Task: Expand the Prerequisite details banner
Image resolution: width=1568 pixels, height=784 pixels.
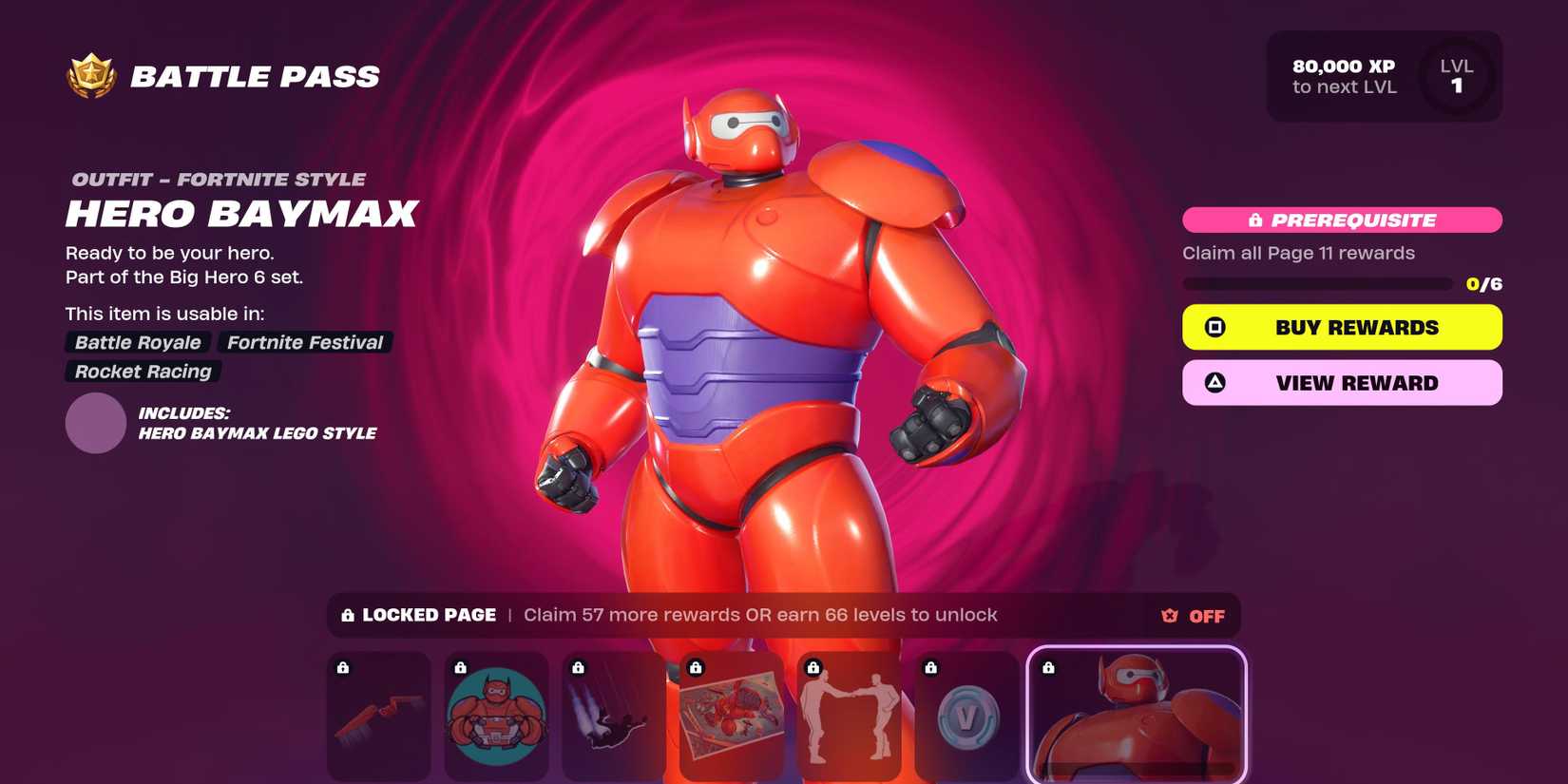Action: tap(1341, 220)
